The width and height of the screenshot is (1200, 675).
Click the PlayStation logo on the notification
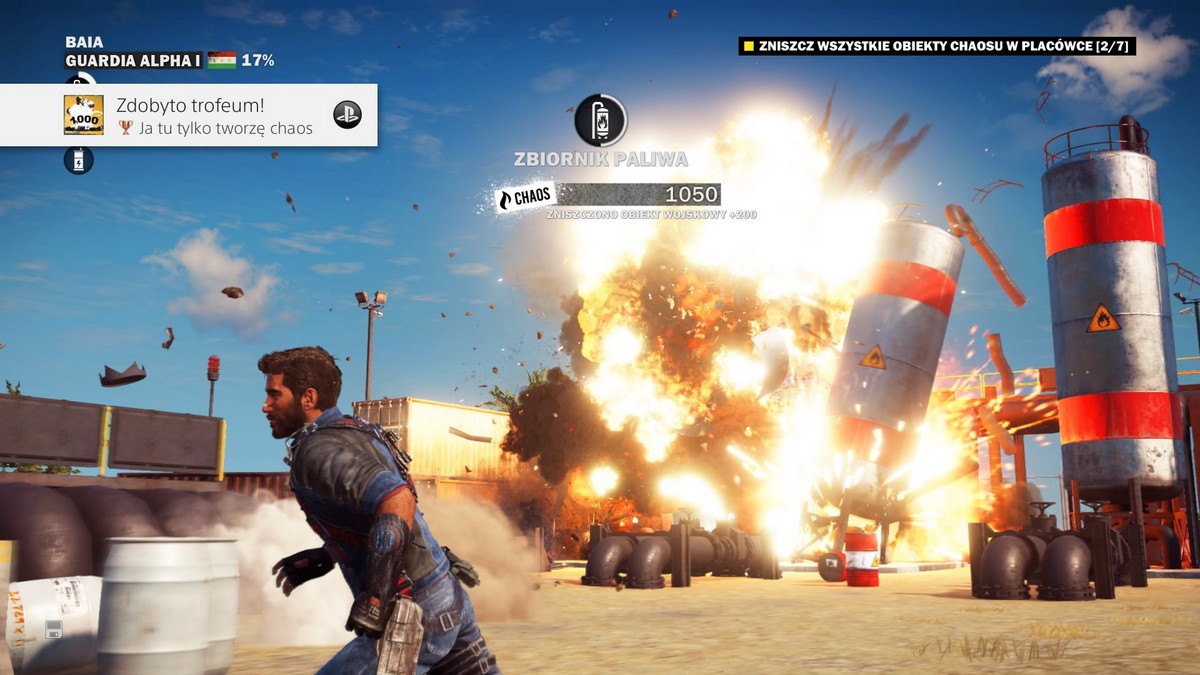point(347,115)
